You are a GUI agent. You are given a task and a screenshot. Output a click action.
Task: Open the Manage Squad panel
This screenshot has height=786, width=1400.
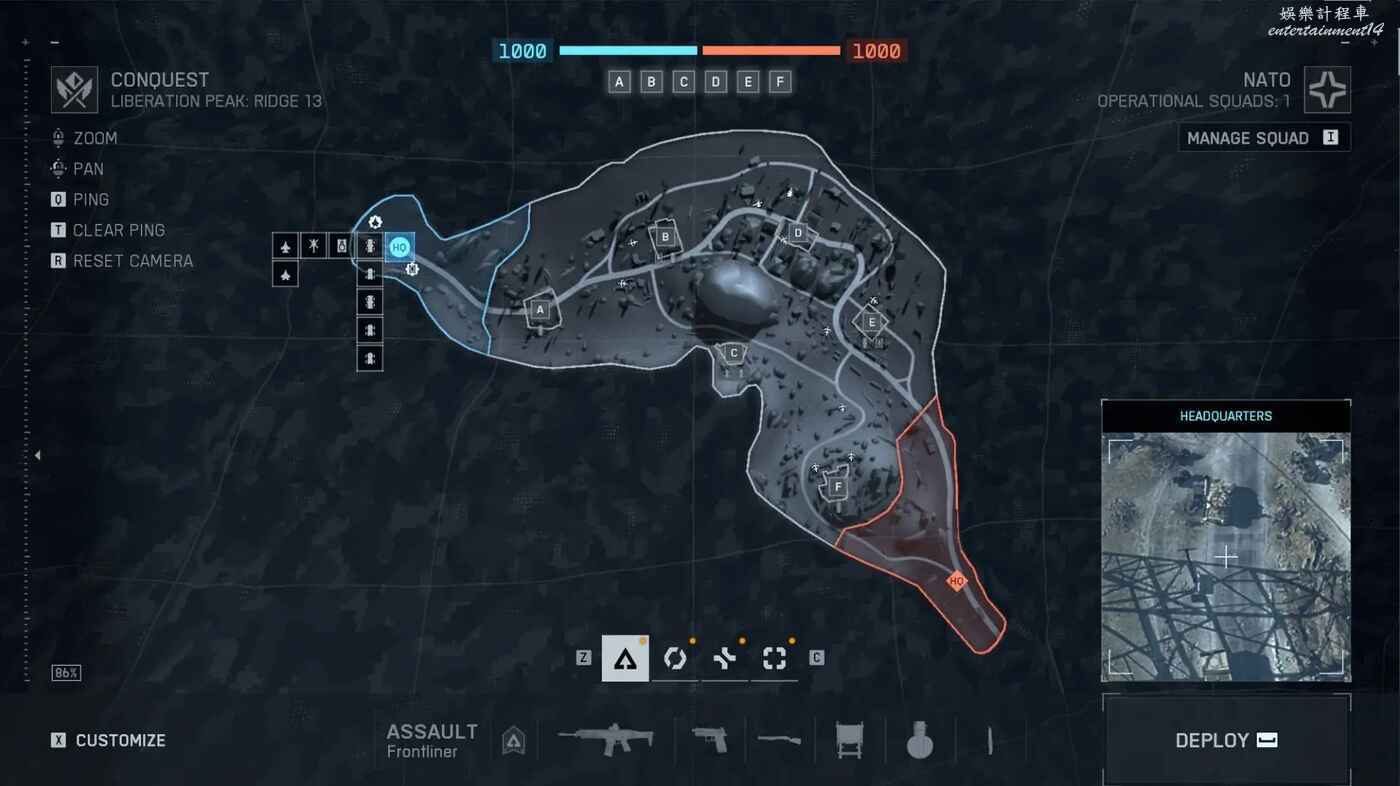[1264, 138]
